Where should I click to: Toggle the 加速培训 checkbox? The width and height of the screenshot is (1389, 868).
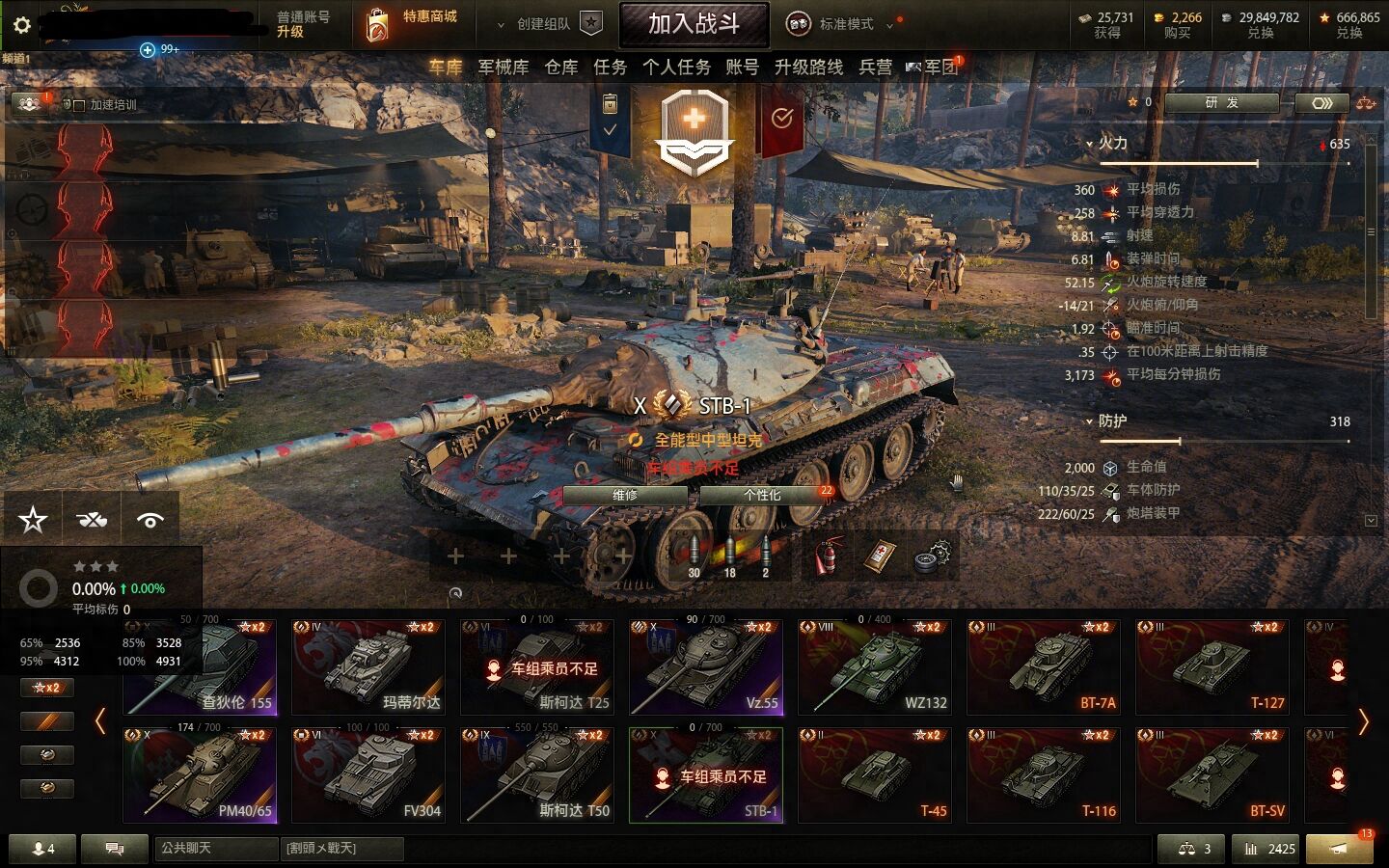click(79, 105)
